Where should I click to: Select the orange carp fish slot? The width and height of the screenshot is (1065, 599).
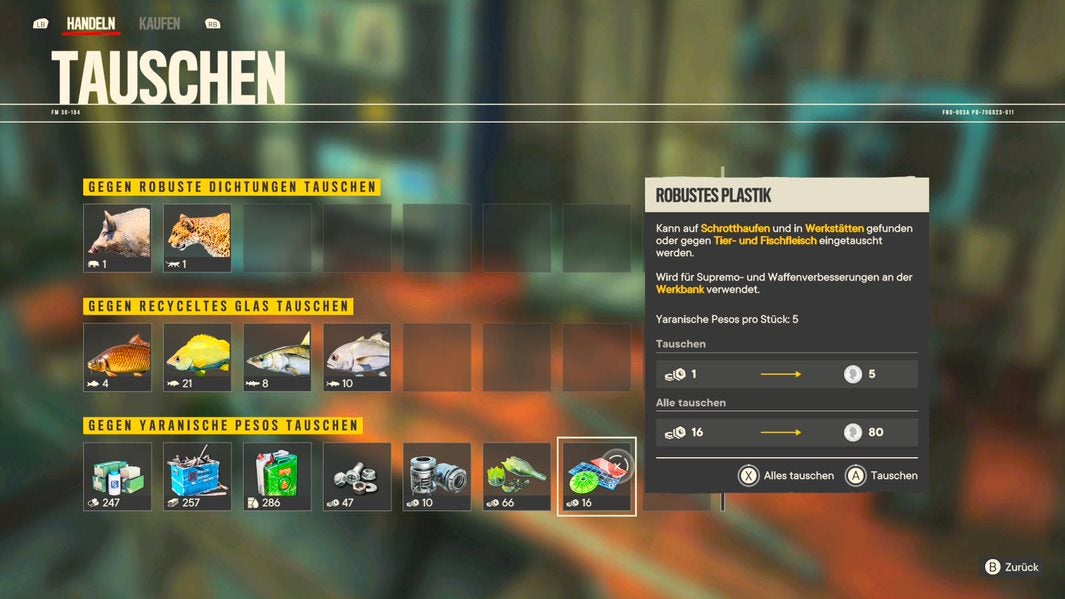[117, 356]
